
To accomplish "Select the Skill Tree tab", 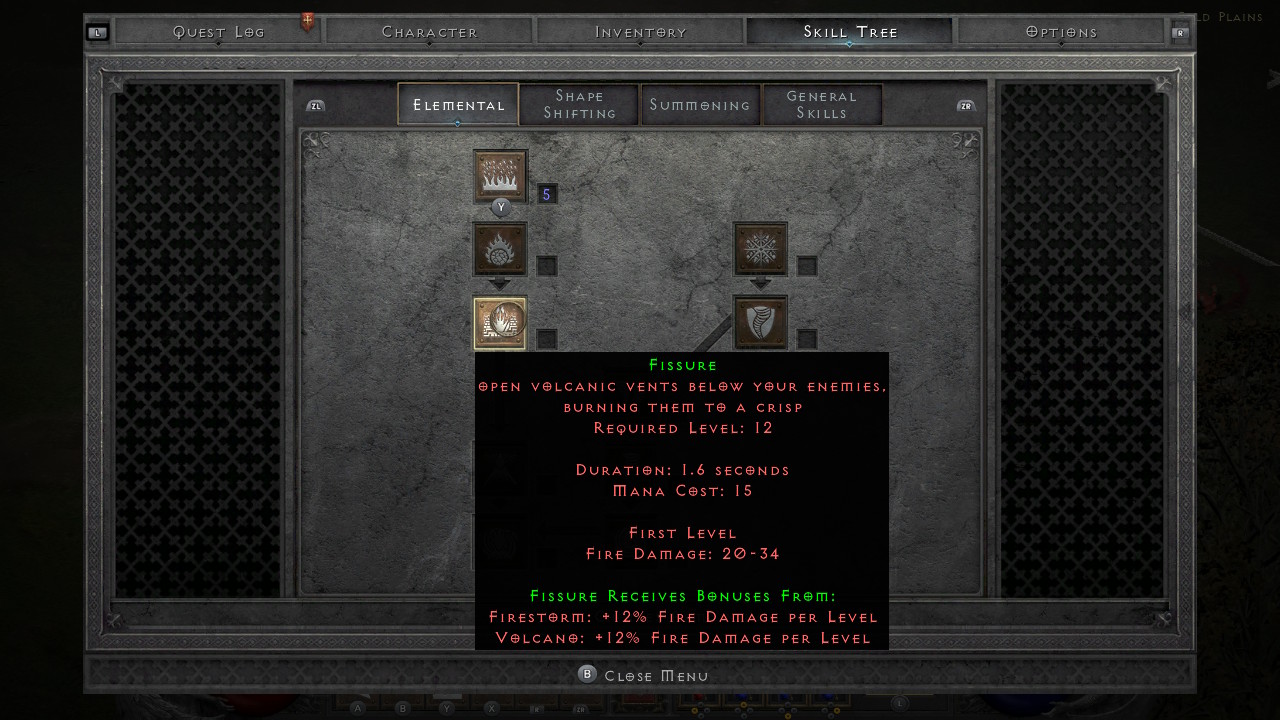I will [x=850, y=32].
